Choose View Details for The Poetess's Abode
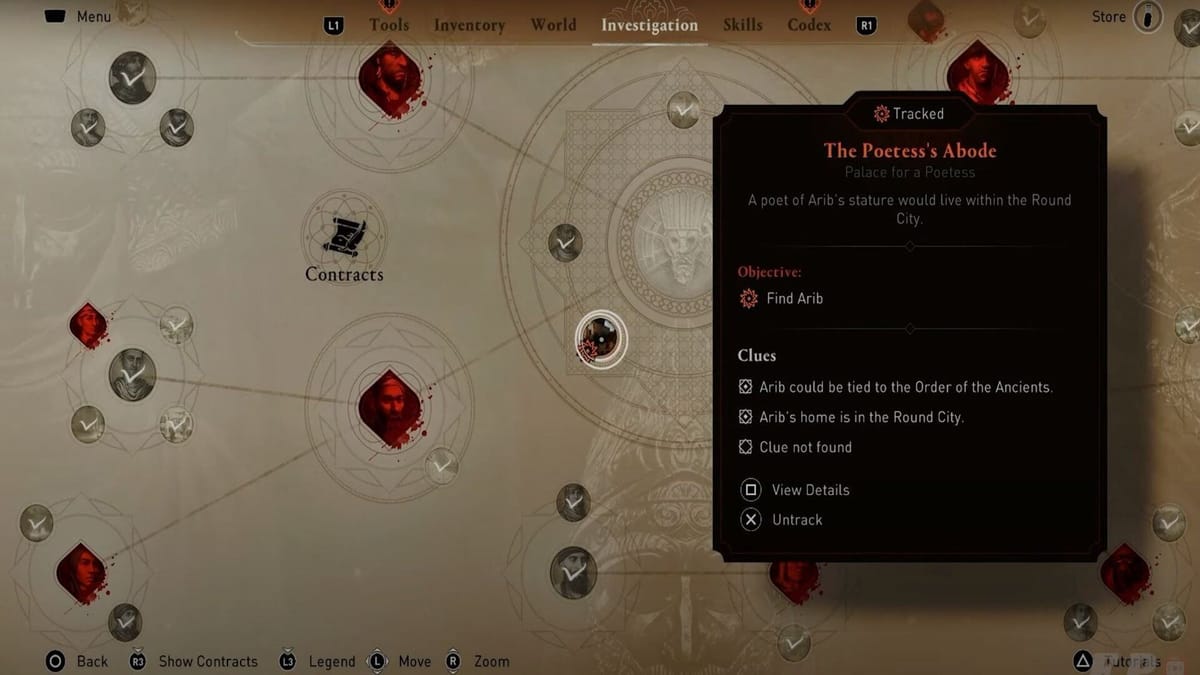The height and width of the screenshot is (675, 1200). pyautogui.click(x=810, y=490)
